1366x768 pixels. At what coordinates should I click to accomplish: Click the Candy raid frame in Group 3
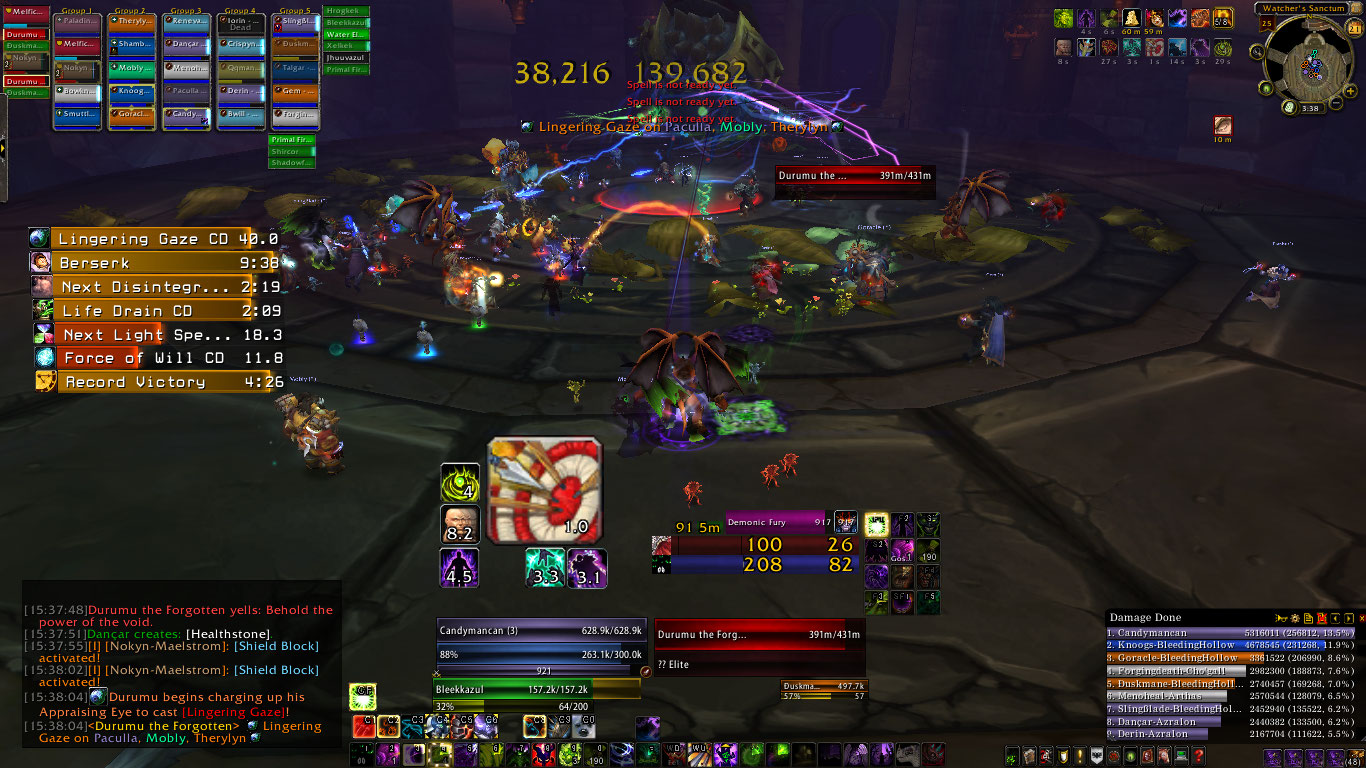(x=187, y=115)
